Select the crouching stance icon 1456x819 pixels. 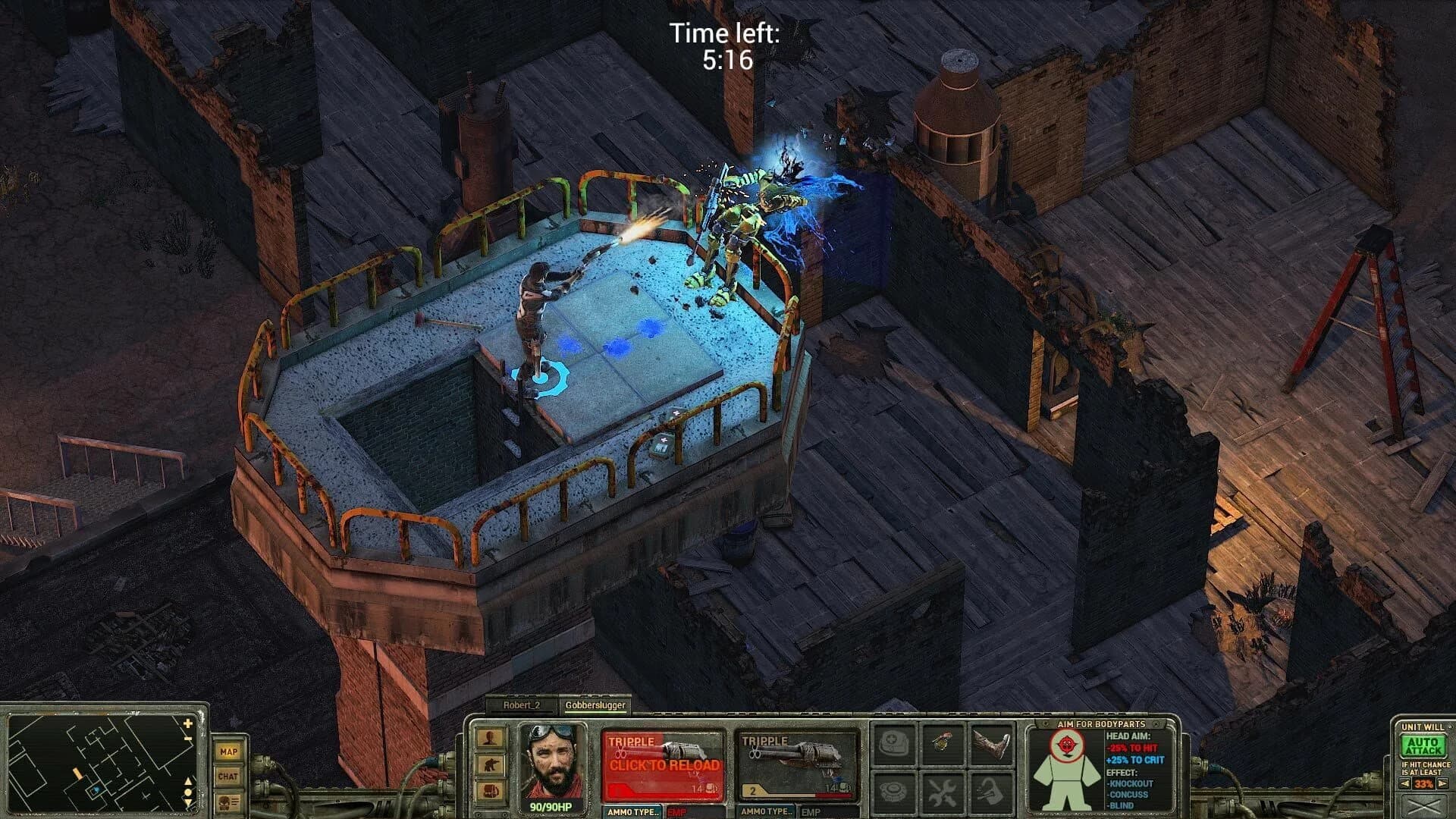[x=490, y=765]
